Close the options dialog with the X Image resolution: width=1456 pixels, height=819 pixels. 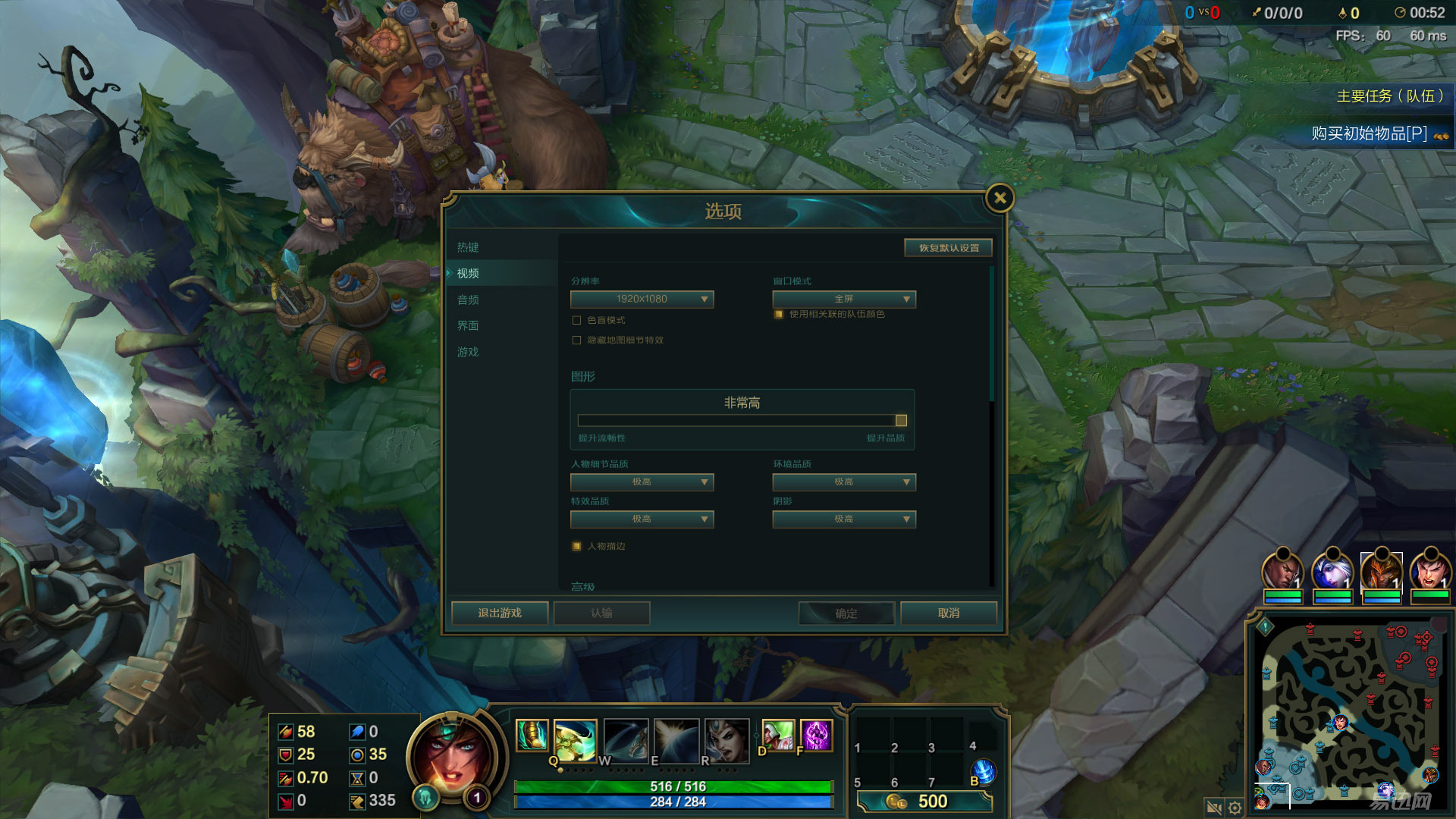[999, 199]
